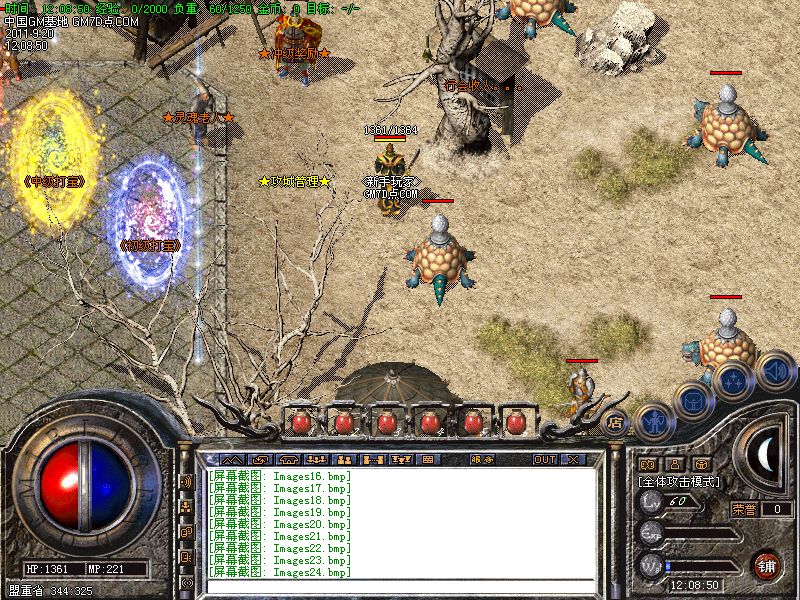Click the red 铺 stall button
Screen dimensions: 800x600
click(767, 564)
